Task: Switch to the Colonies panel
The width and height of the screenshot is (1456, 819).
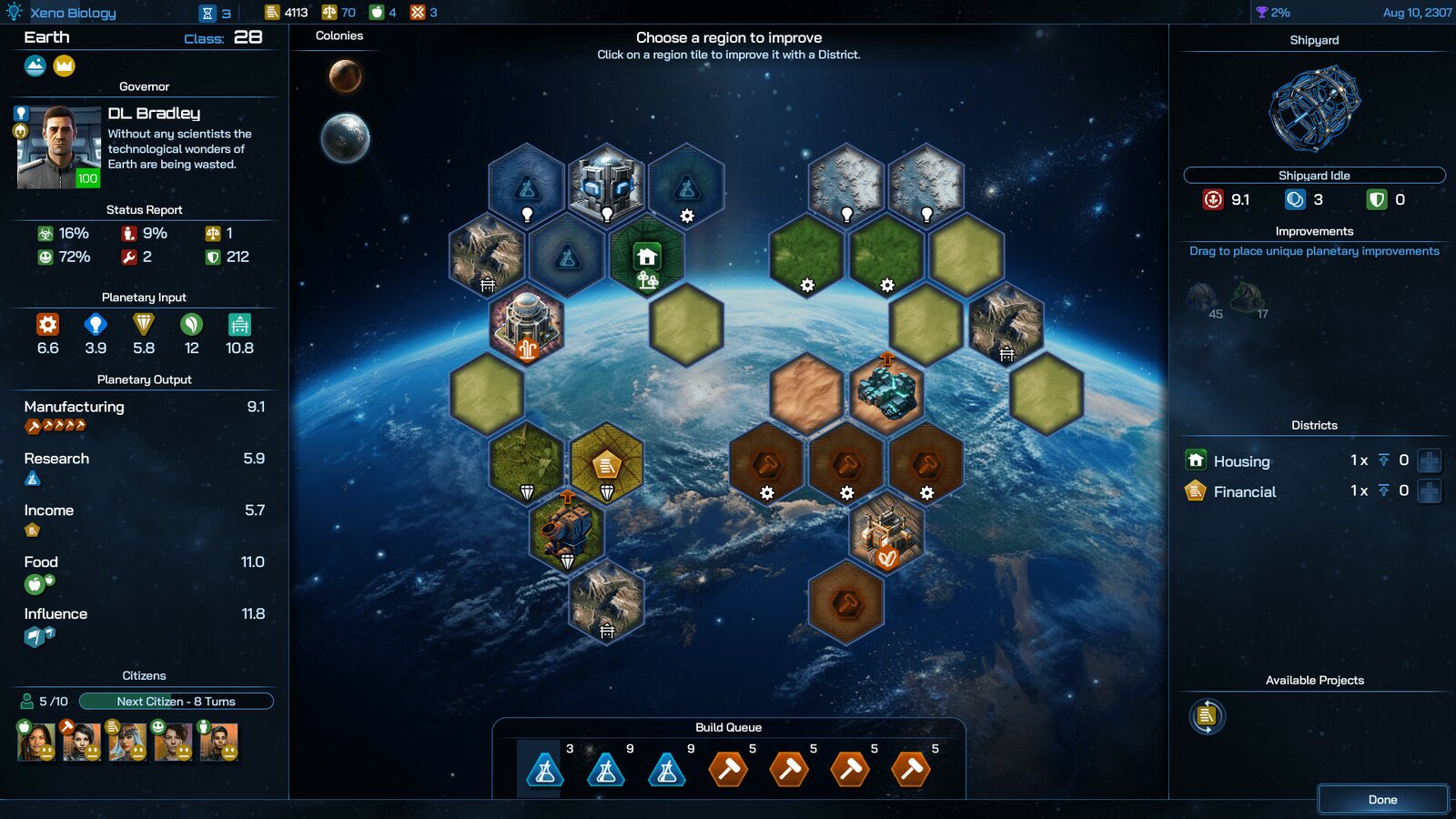Action: pyautogui.click(x=339, y=35)
